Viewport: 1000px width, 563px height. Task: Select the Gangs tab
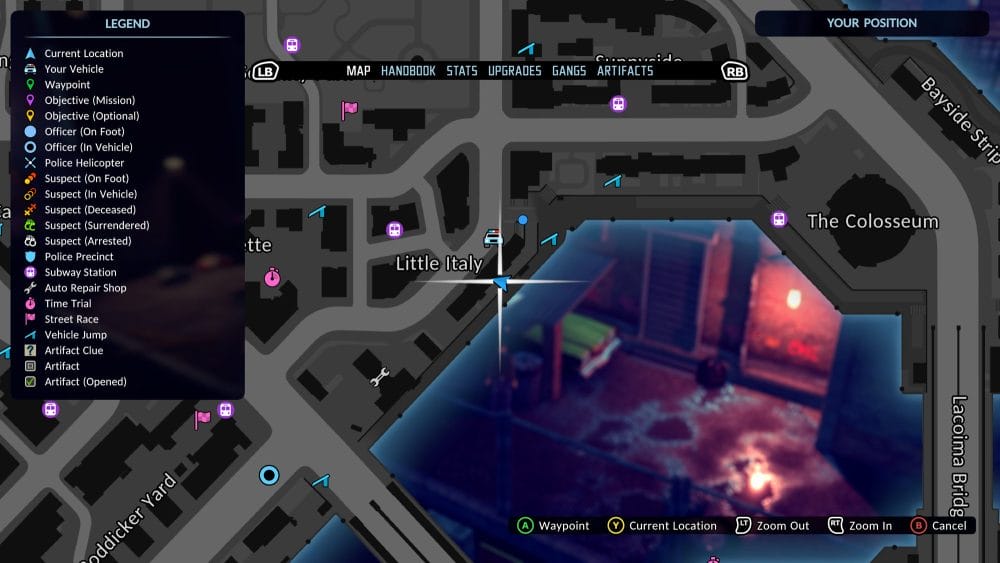click(x=569, y=71)
